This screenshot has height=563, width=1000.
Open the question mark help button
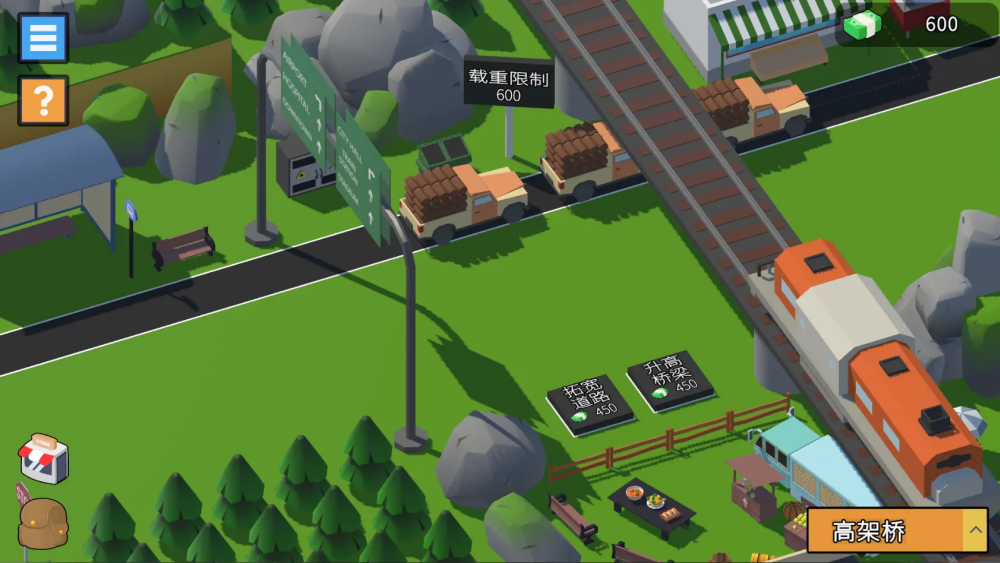43,100
